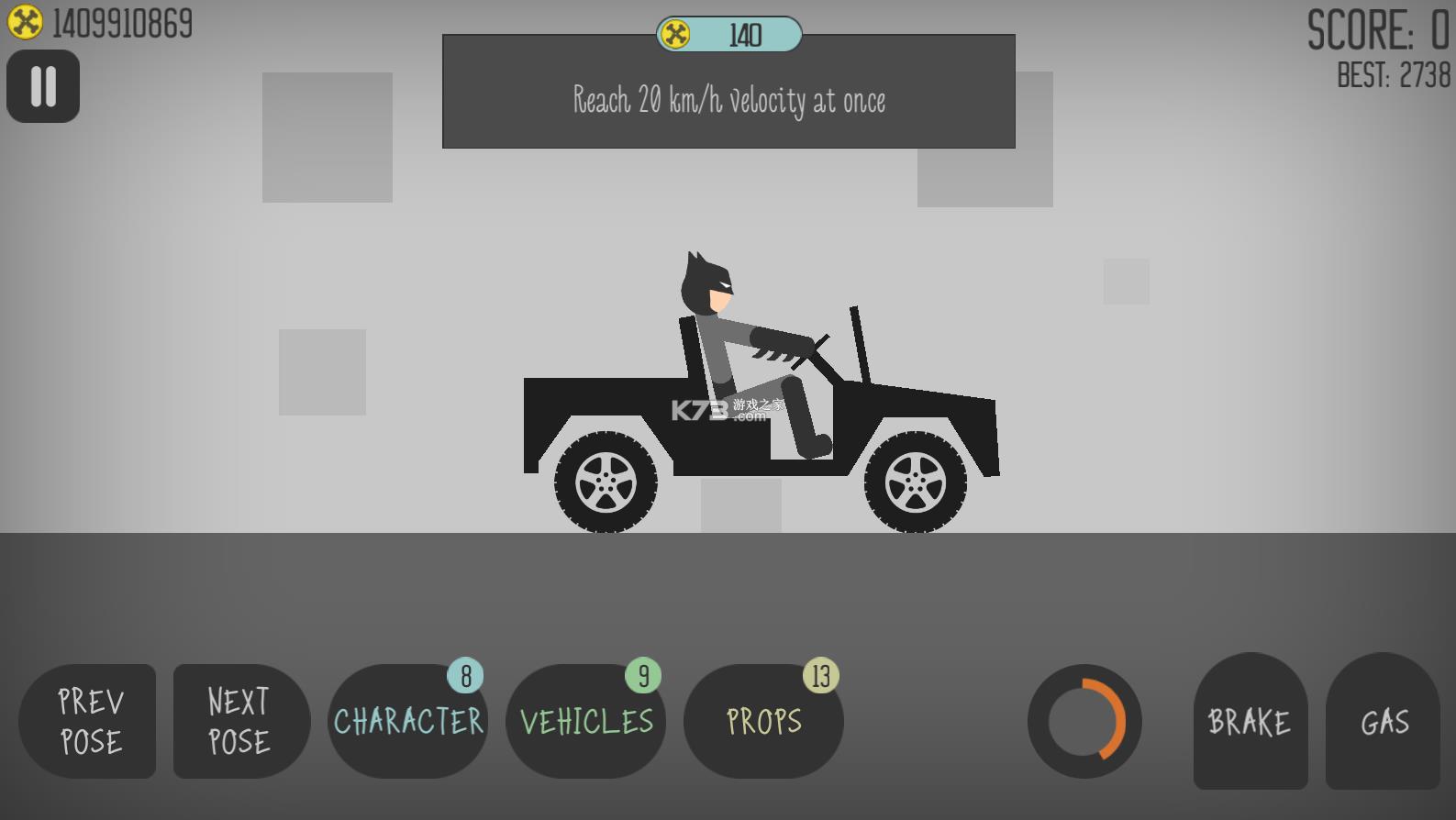The height and width of the screenshot is (820, 1456).
Task: Switch to the previous pose
Action: point(88,721)
